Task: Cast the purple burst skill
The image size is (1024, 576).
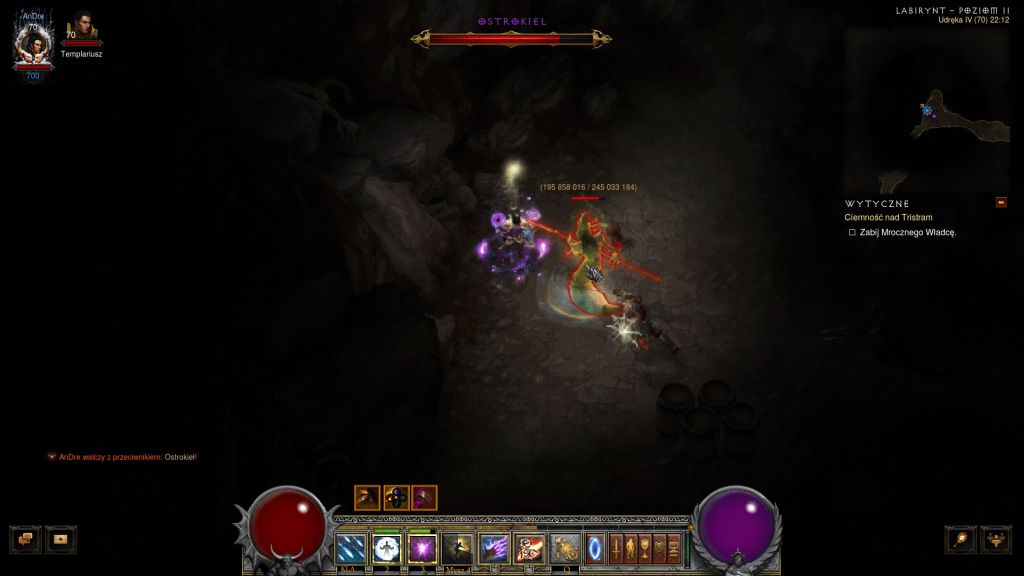Action: (422, 547)
